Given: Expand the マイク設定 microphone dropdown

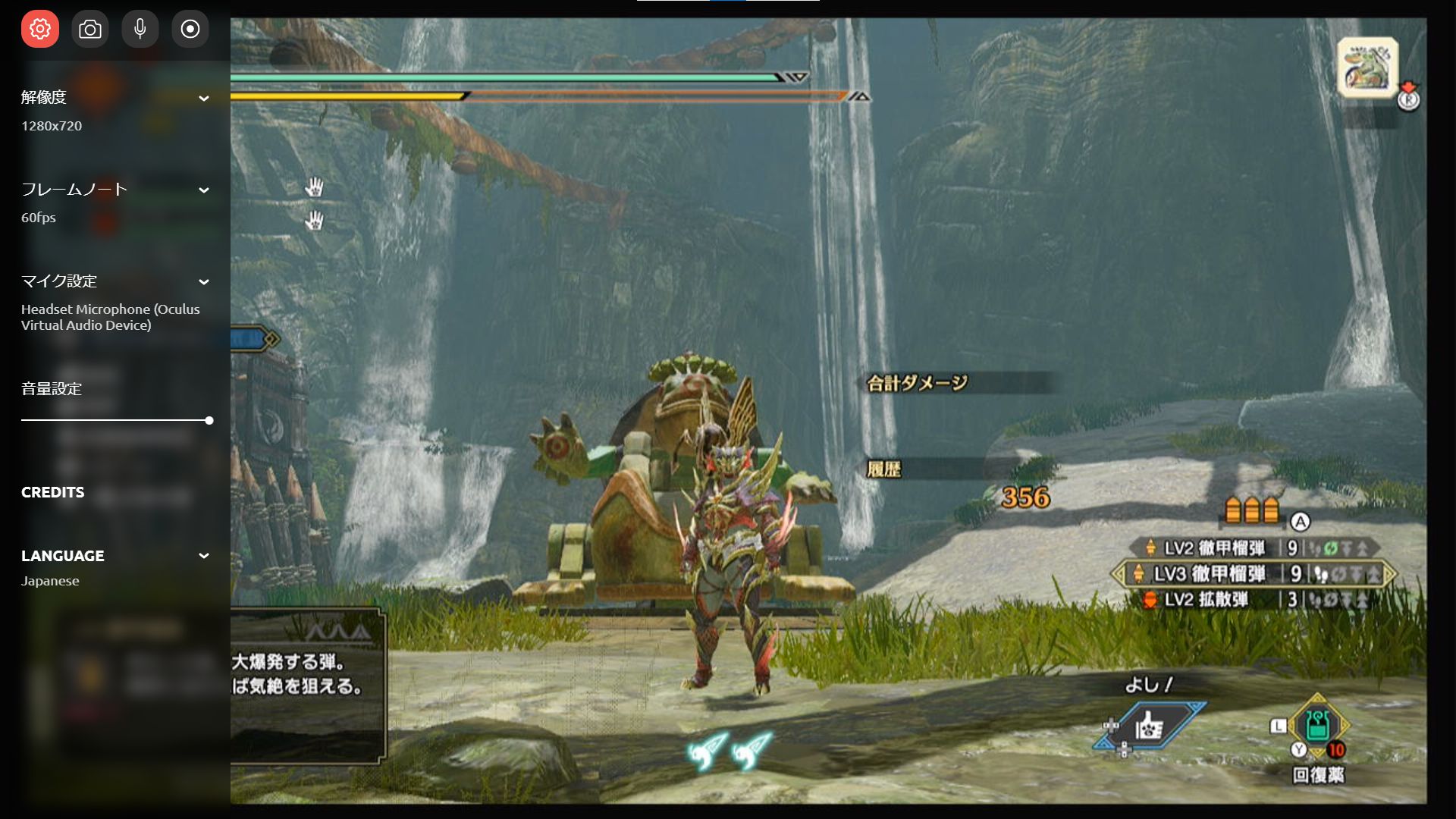Looking at the screenshot, I should tap(203, 281).
